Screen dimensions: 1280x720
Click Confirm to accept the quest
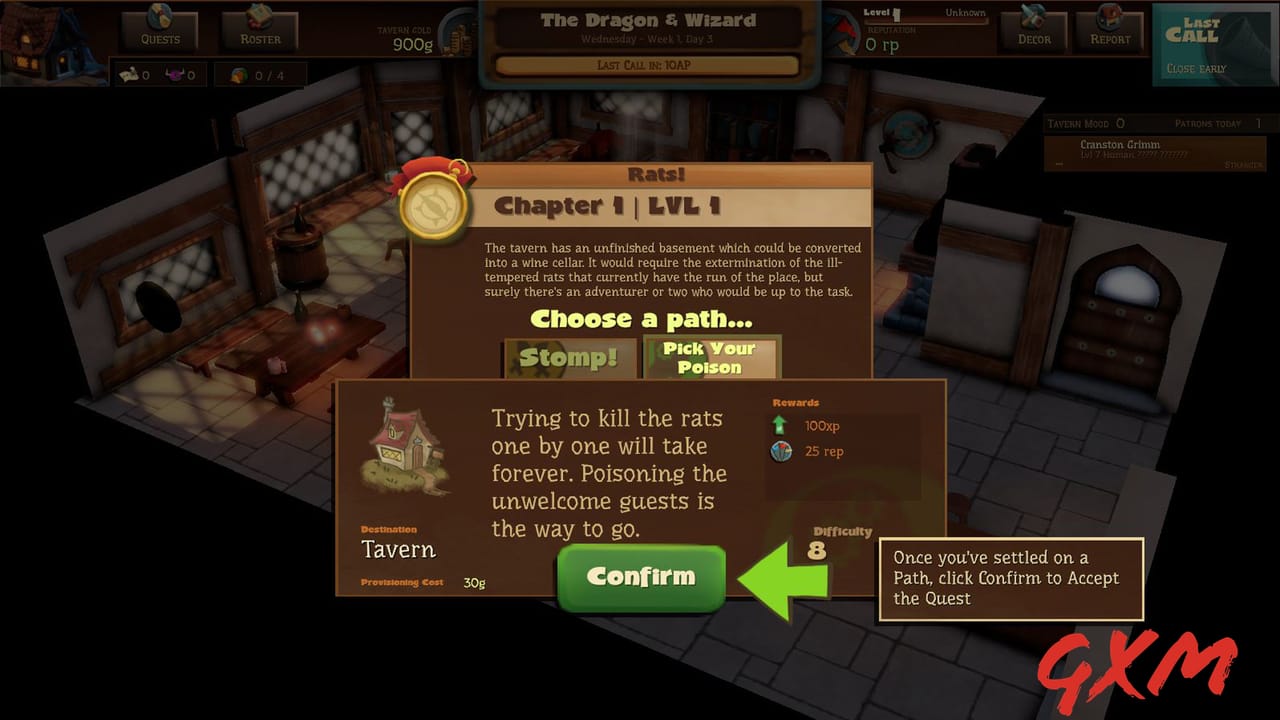pyautogui.click(x=640, y=578)
